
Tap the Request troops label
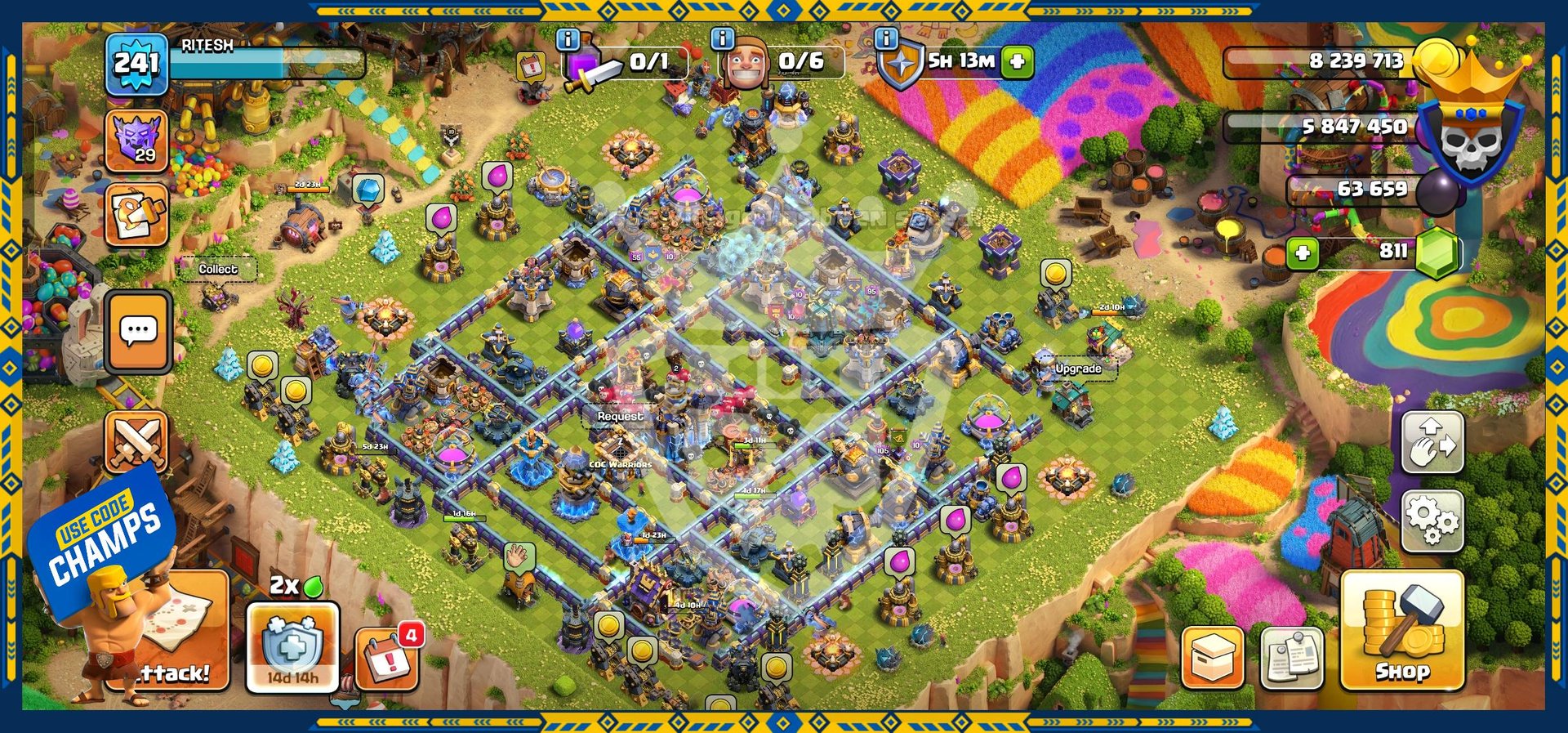tap(620, 416)
